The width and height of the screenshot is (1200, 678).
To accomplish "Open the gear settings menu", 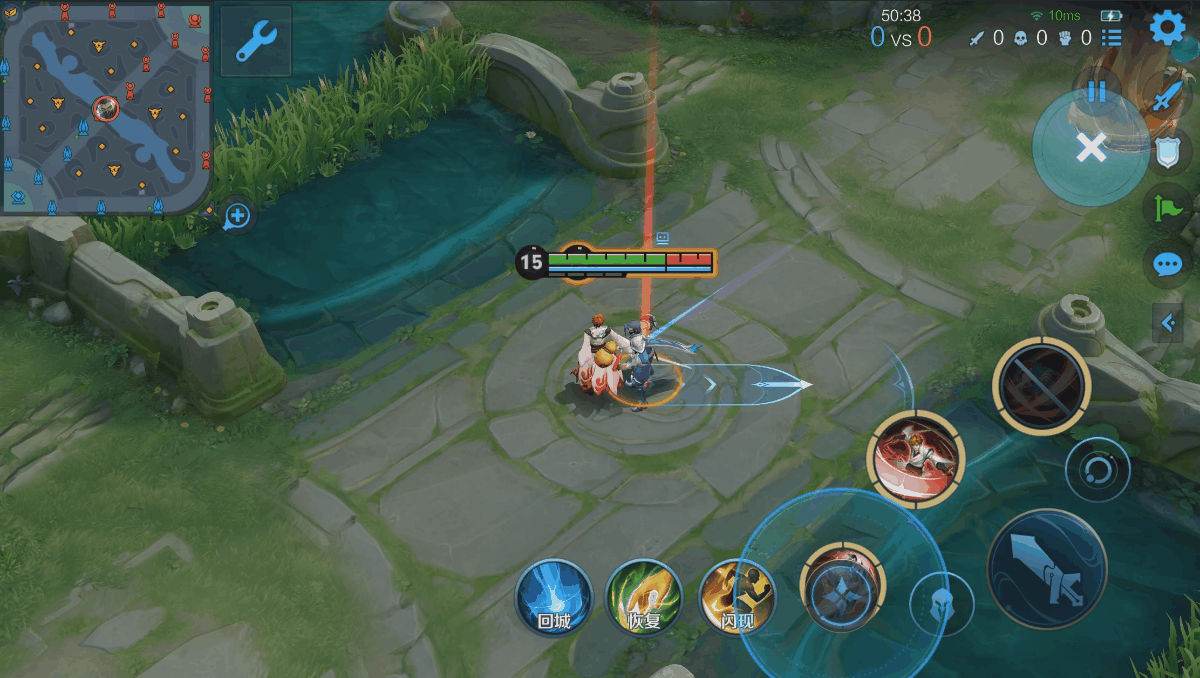I will (1168, 27).
